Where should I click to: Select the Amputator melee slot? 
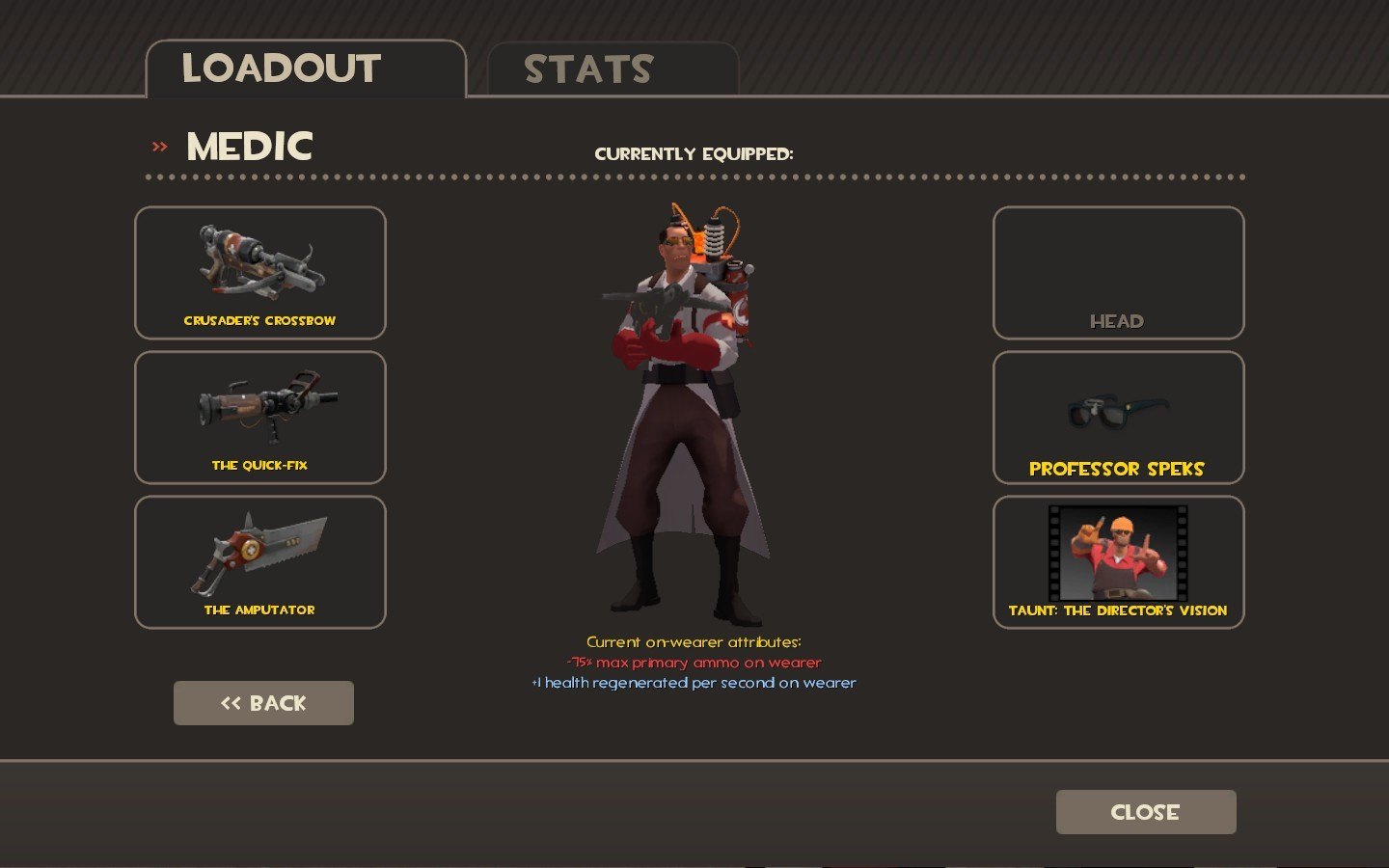[260, 562]
